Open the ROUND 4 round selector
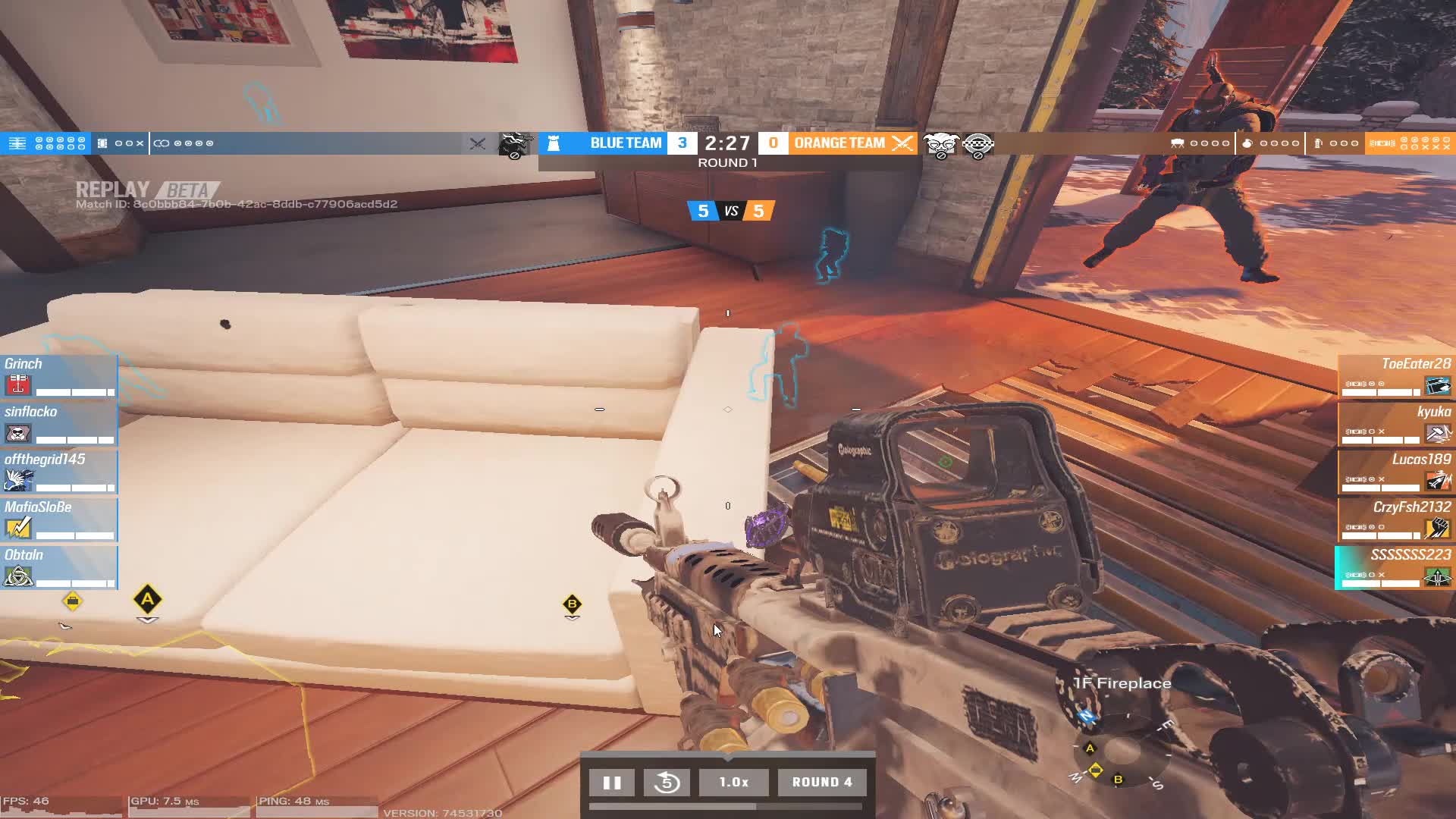This screenshot has height=819, width=1456. pyautogui.click(x=822, y=782)
